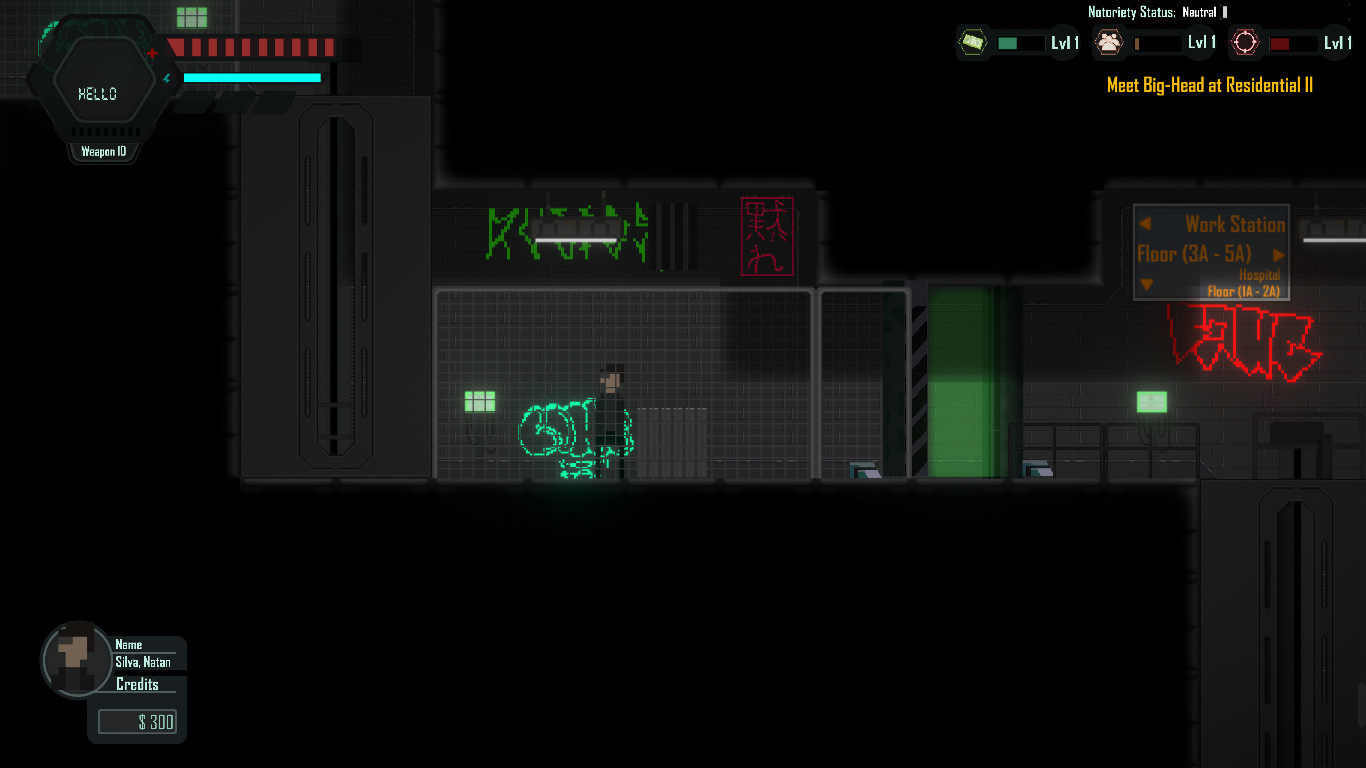
Task: Click the Weapon ID hexagon display
Action: (x=103, y=151)
